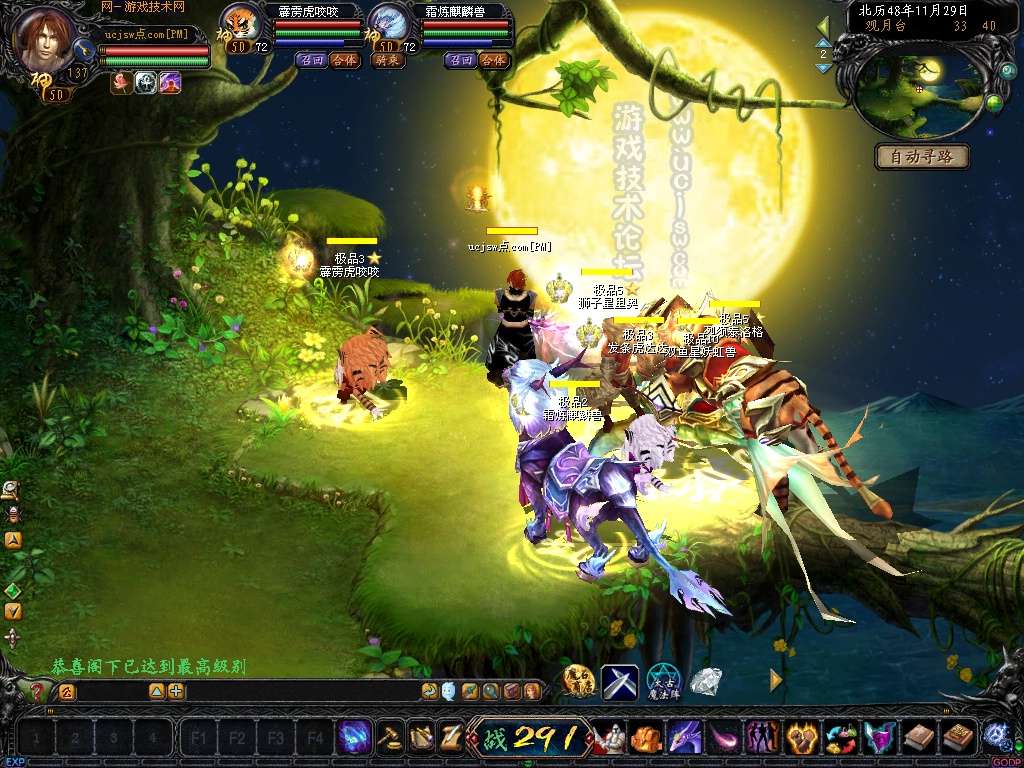
Task: Click the blue down arrow below the number 2
Action: [x=823, y=68]
